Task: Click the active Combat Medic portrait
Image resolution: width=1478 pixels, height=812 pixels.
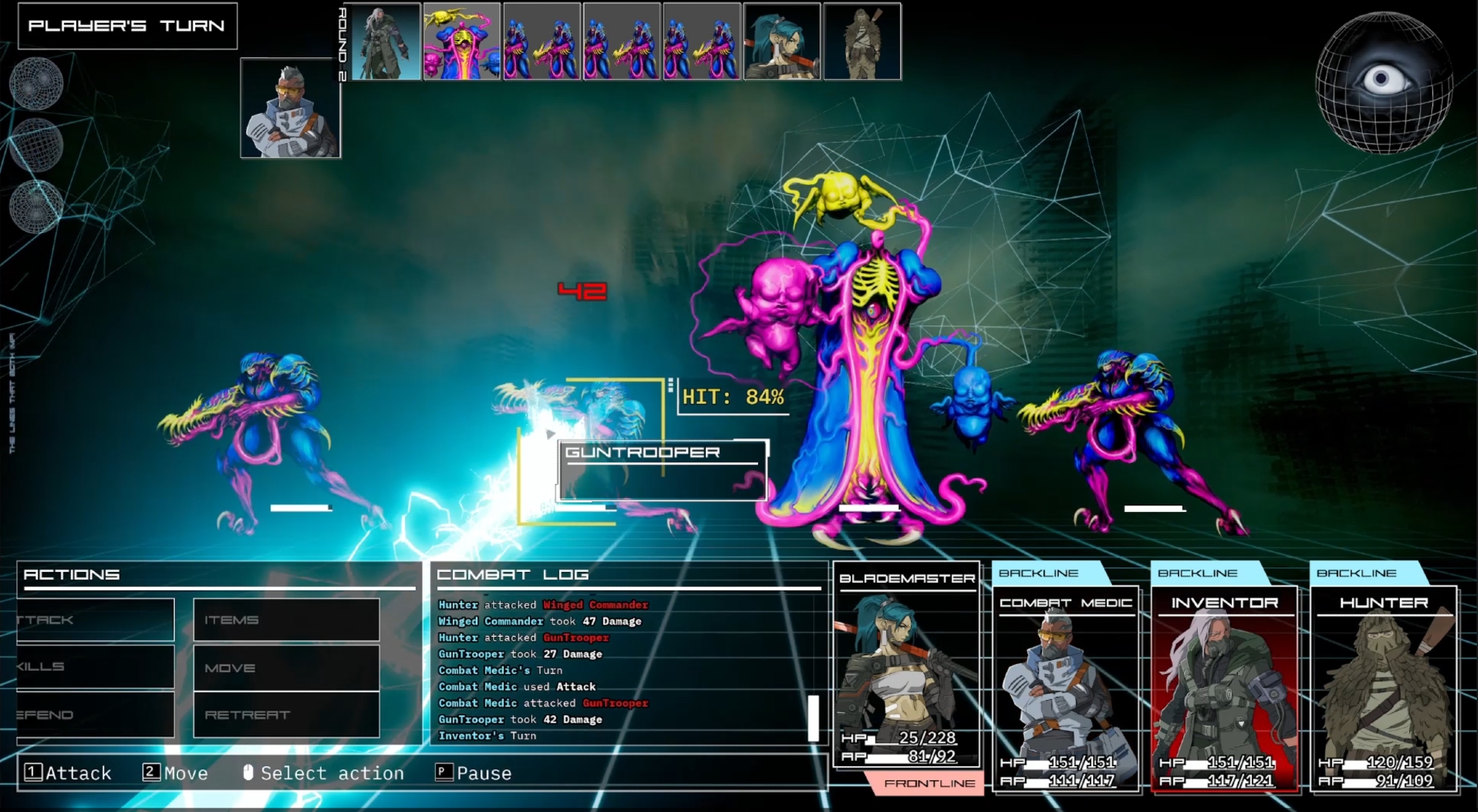Action: tap(290, 108)
